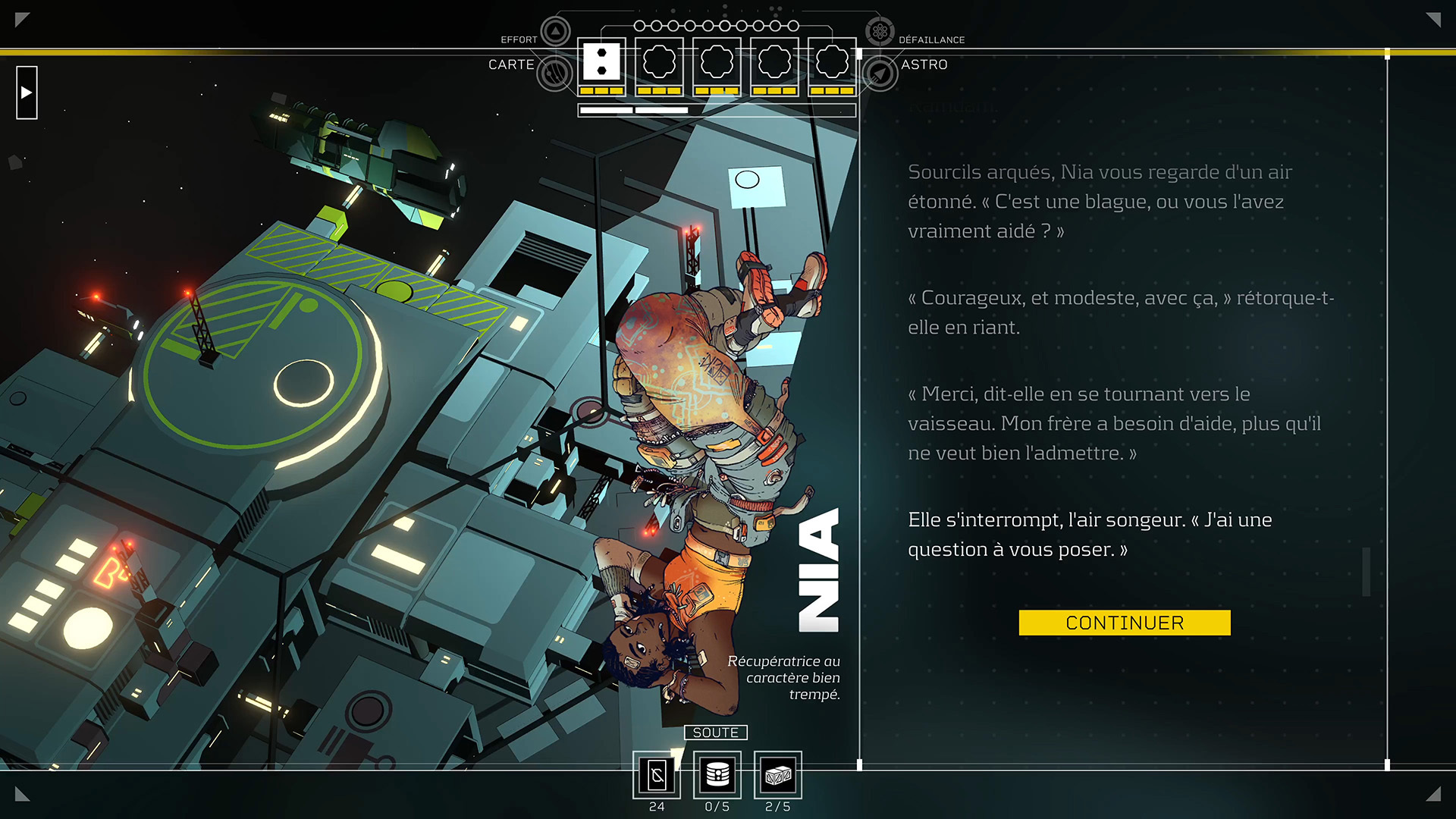This screenshot has height=819, width=1456.
Task: Open the DÉFAILLANCE cluster icon
Action: 880,32
